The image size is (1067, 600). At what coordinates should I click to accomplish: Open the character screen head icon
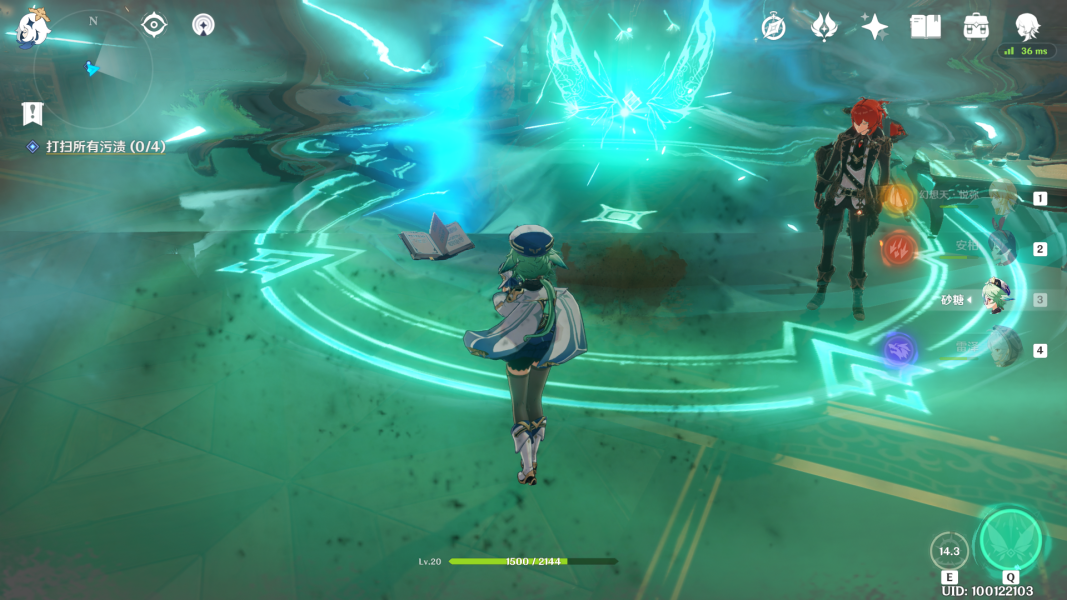coord(1027,27)
